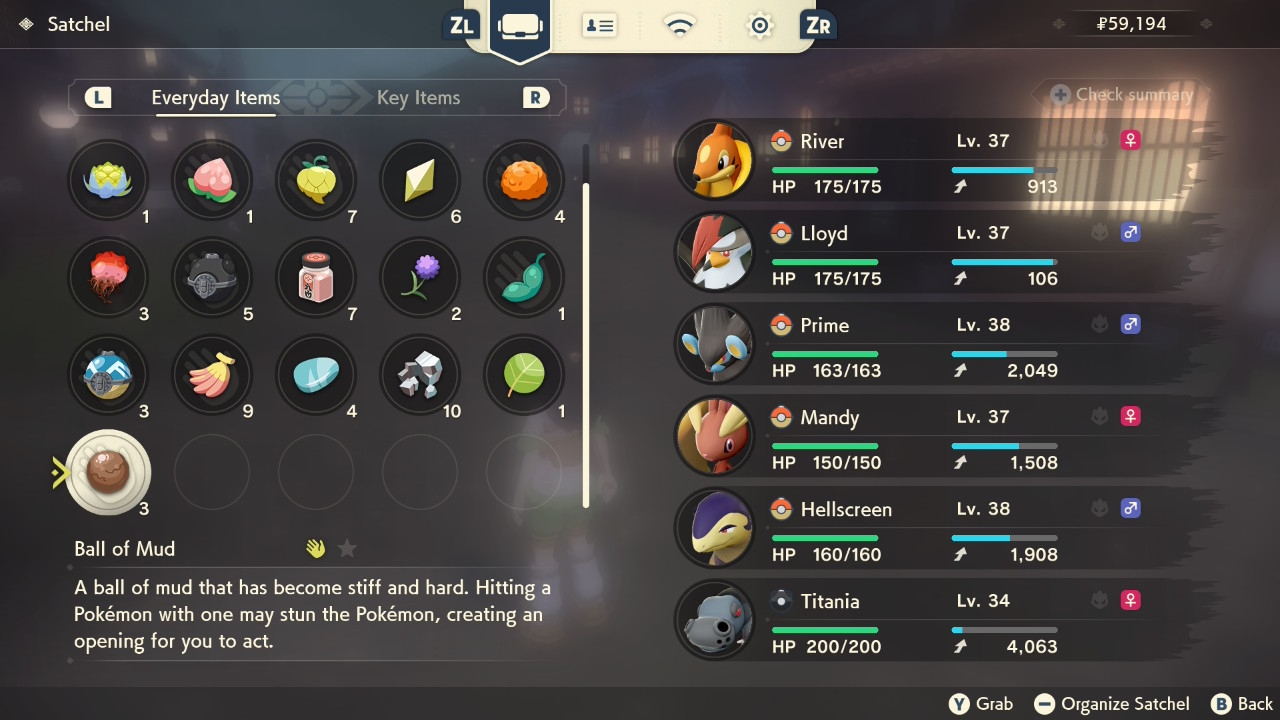Choose the salt shaker jar item
The image size is (1280, 720).
(316, 277)
